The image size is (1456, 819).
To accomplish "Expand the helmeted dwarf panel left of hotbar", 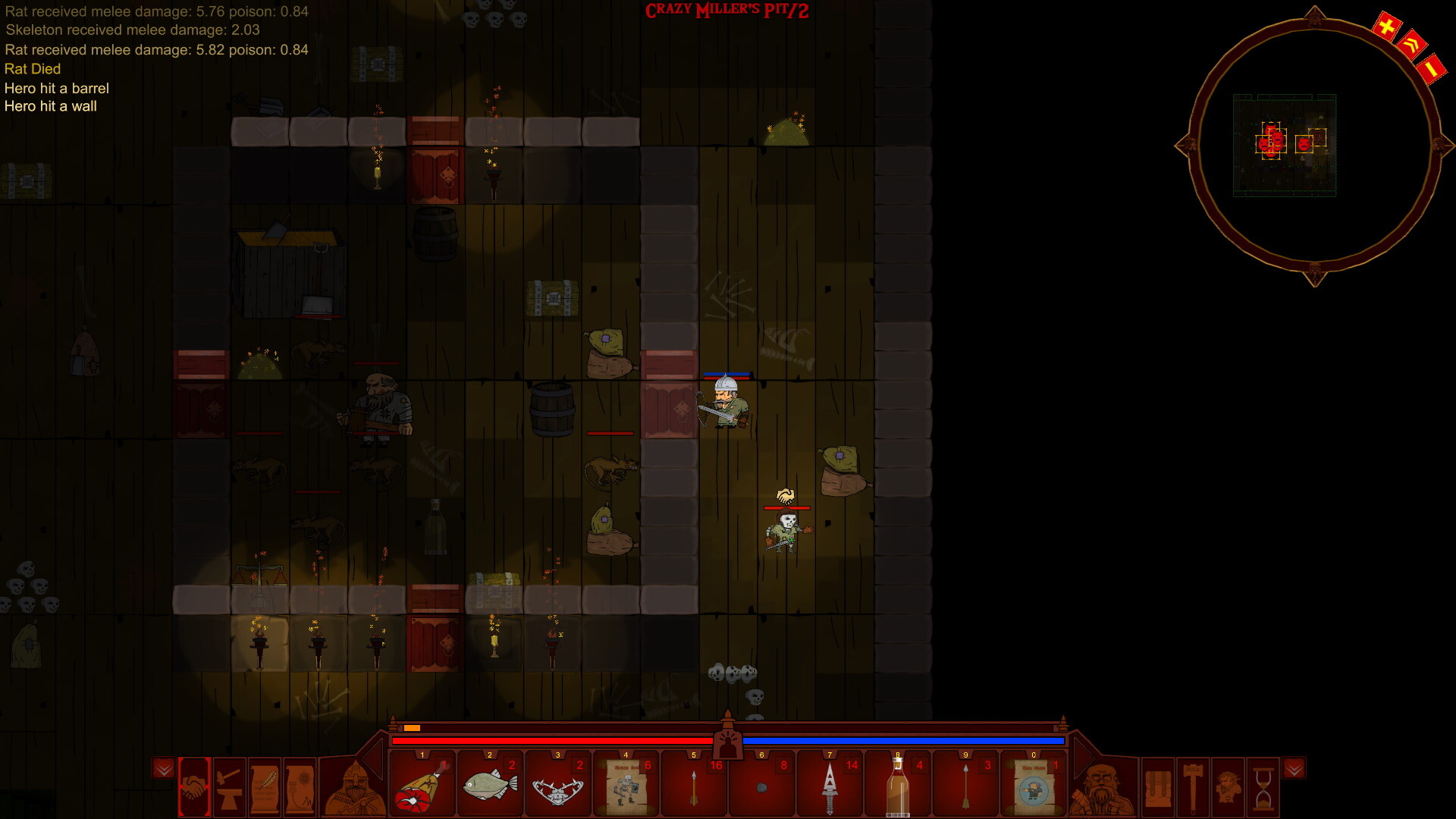I will click(353, 789).
